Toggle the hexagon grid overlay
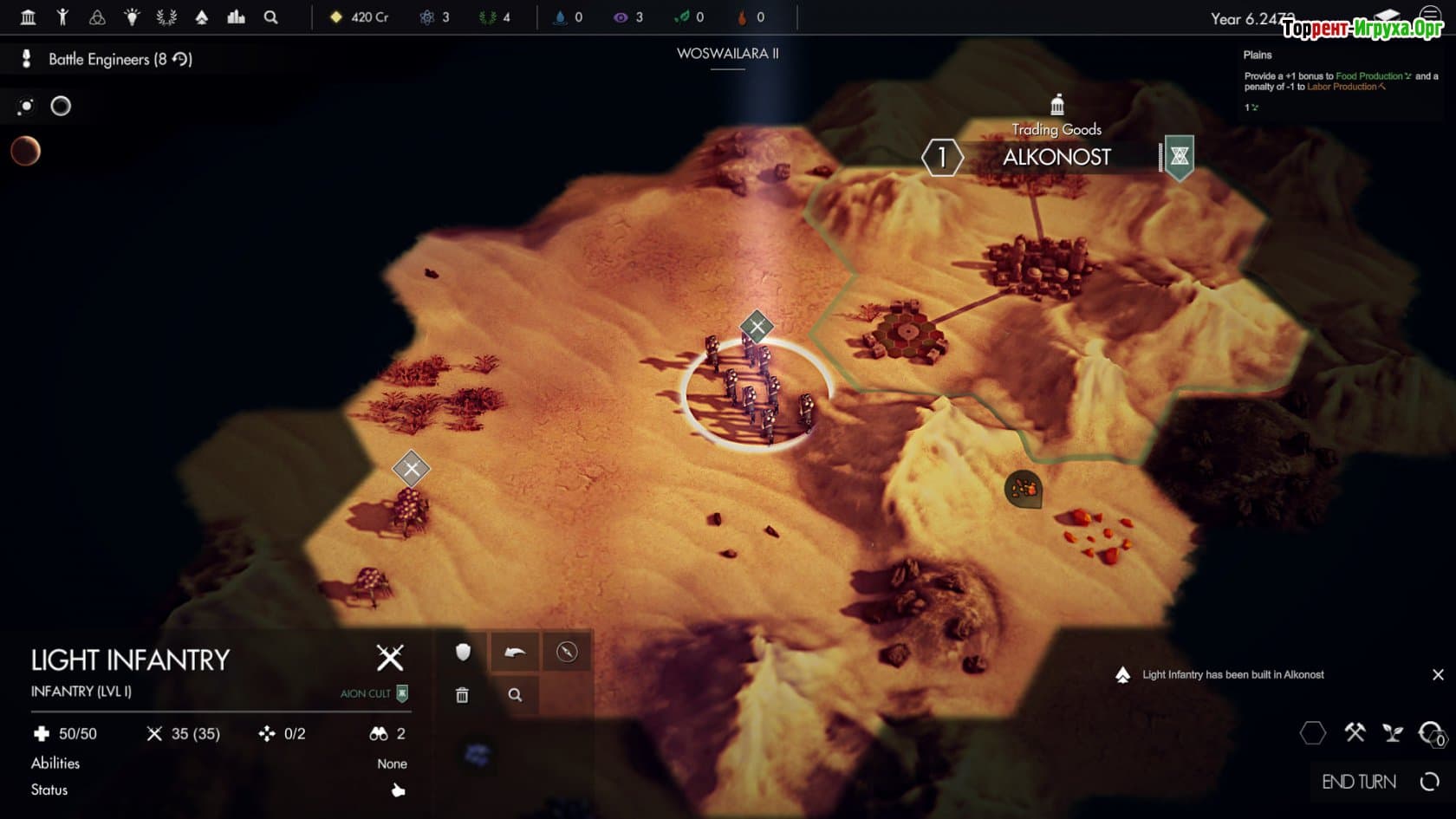Image resolution: width=1456 pixels, height=819 pixels. click(1313, 733)
